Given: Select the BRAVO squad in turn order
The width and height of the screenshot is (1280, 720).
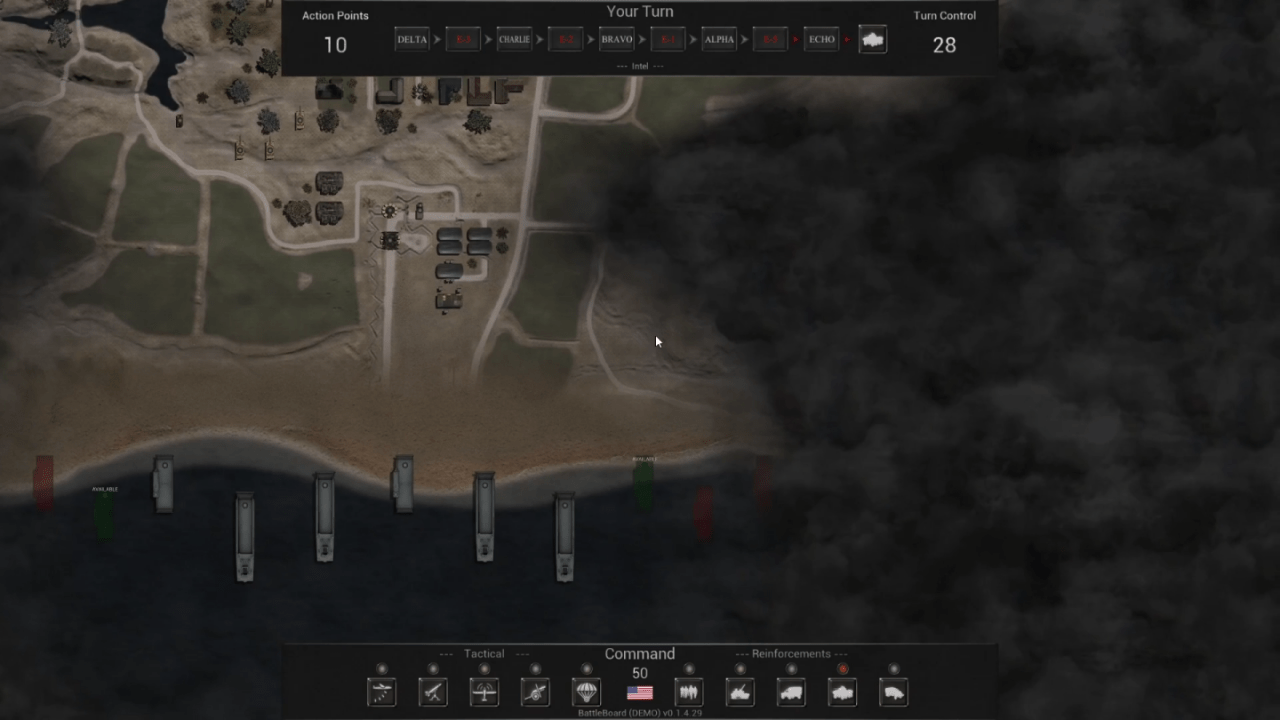Looking at the screenshot, I should pyautogui.click(x=616, y=40).
